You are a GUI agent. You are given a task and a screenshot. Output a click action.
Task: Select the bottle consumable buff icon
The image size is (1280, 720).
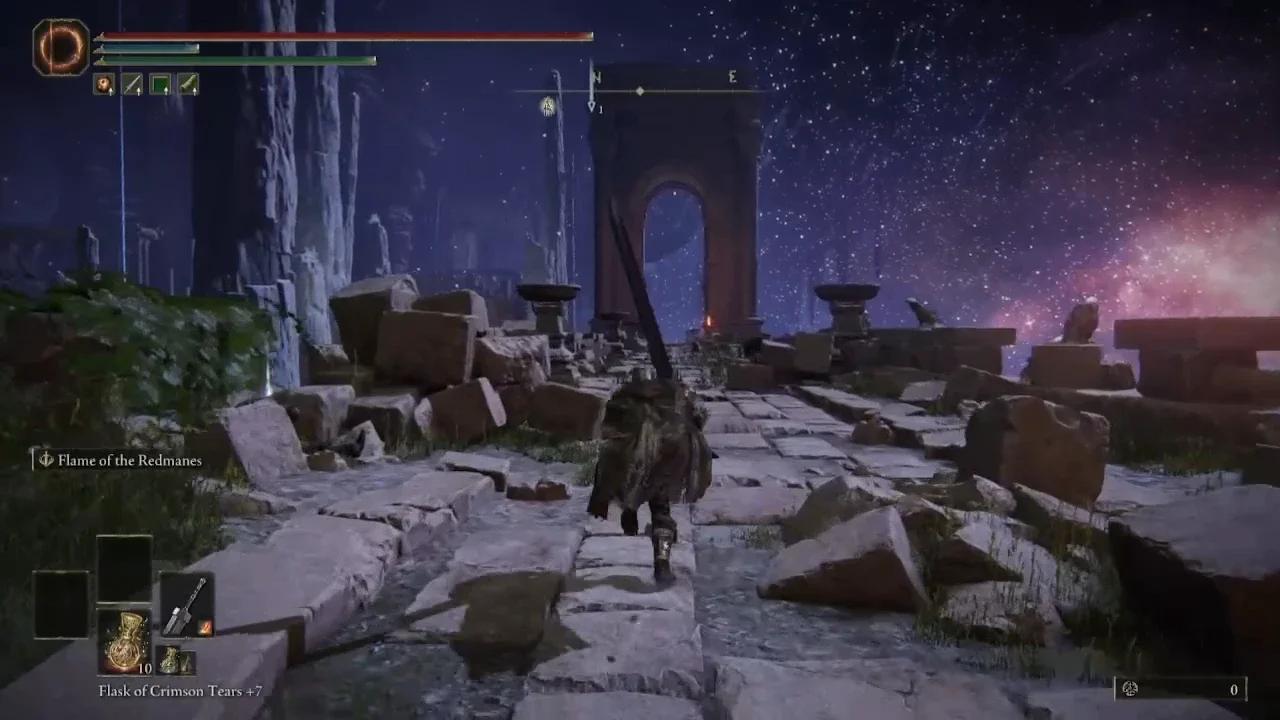(189, 85)
